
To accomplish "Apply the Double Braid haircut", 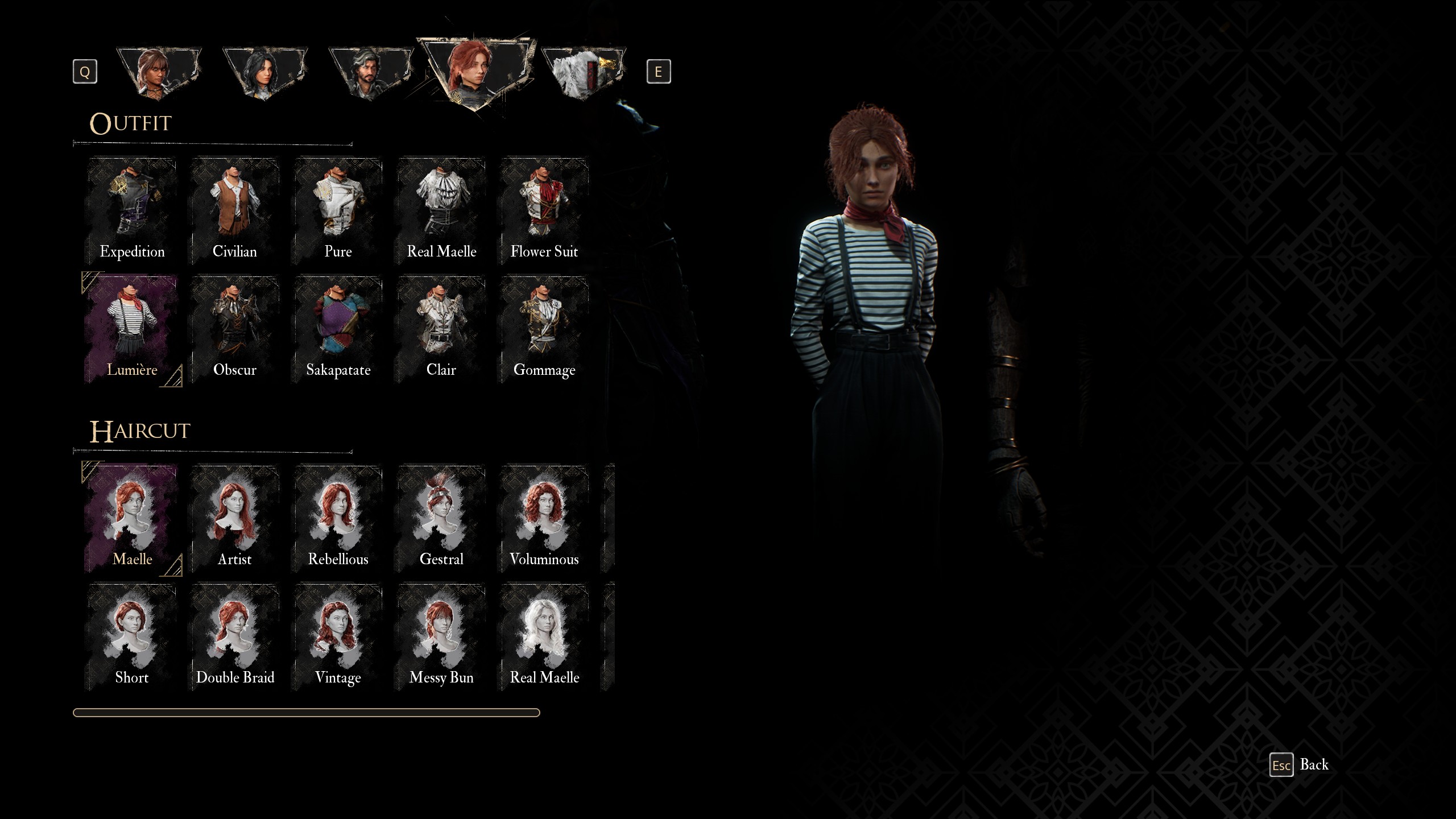I will click(235, 636).
